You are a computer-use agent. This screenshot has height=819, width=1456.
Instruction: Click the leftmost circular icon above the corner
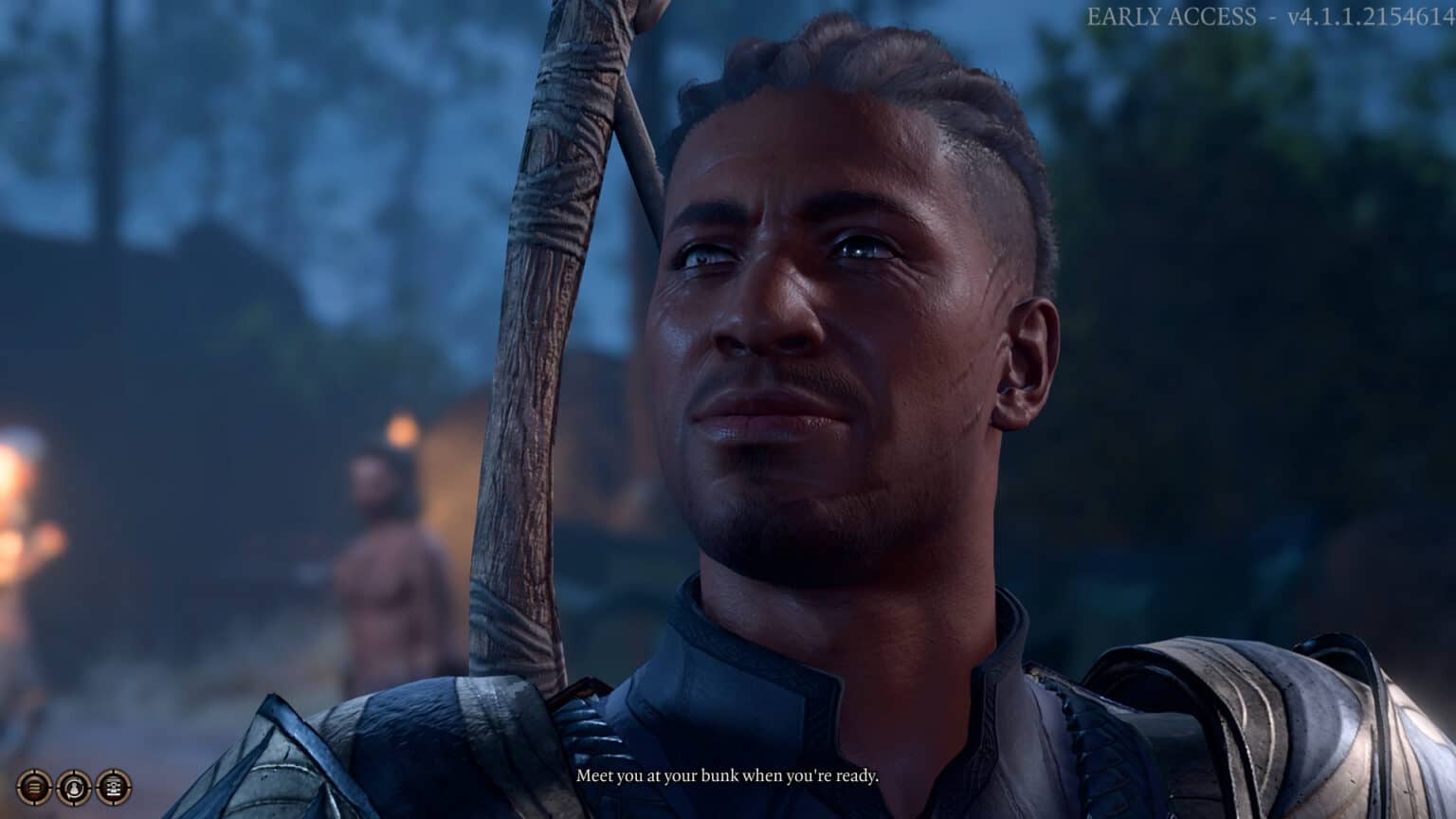click(34, 787)
